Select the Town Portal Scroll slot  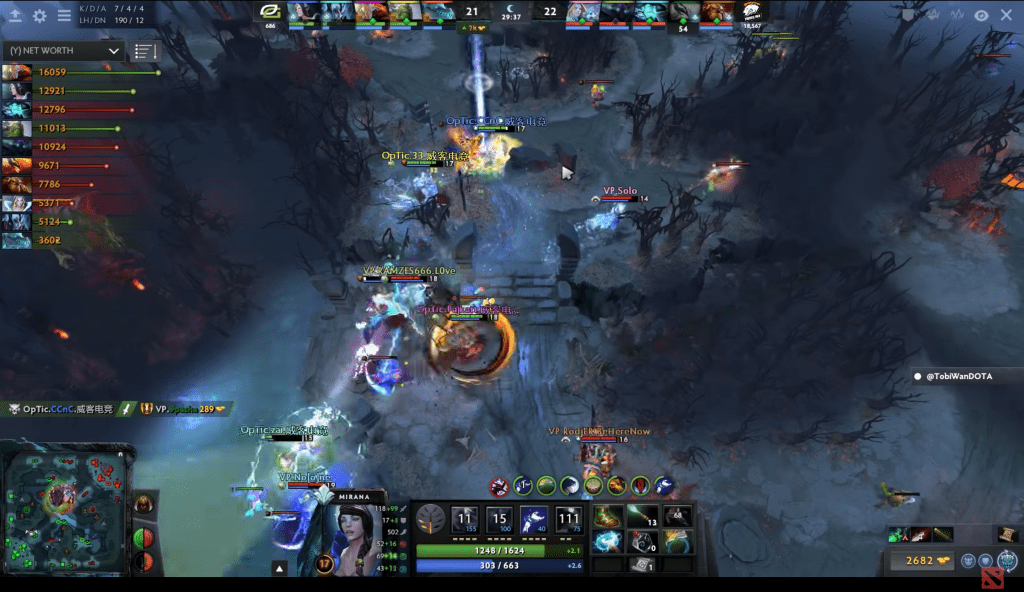click(x=643, y=565)
